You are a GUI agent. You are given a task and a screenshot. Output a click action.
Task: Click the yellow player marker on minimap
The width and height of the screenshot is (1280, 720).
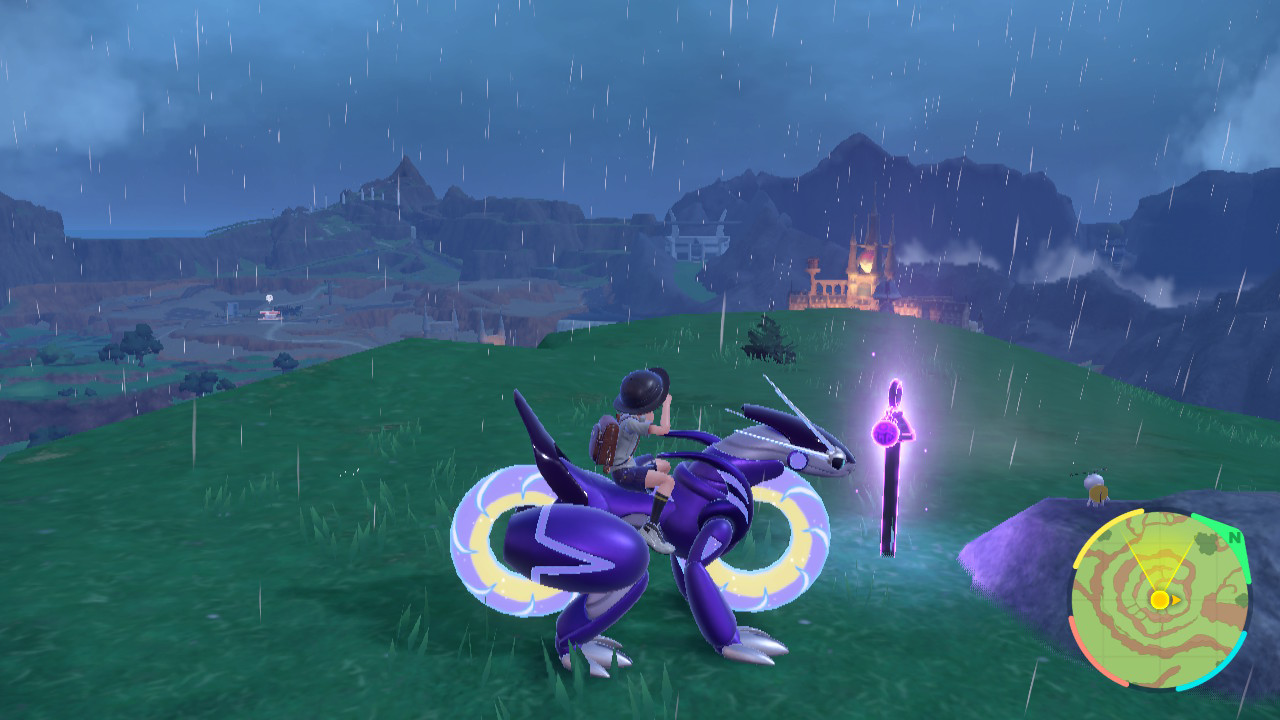coord(1159,599)
